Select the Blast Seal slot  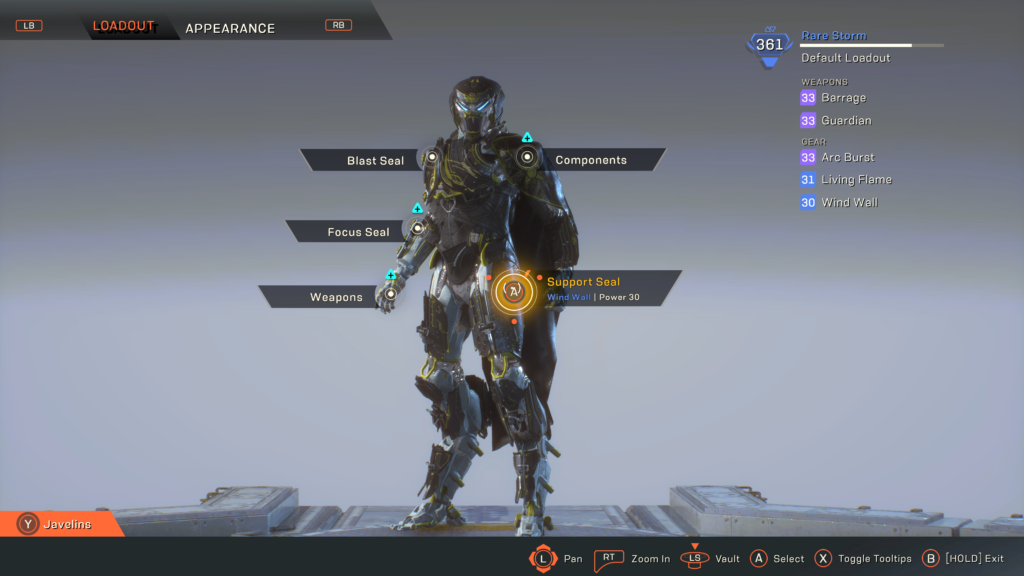pos(375,160)
